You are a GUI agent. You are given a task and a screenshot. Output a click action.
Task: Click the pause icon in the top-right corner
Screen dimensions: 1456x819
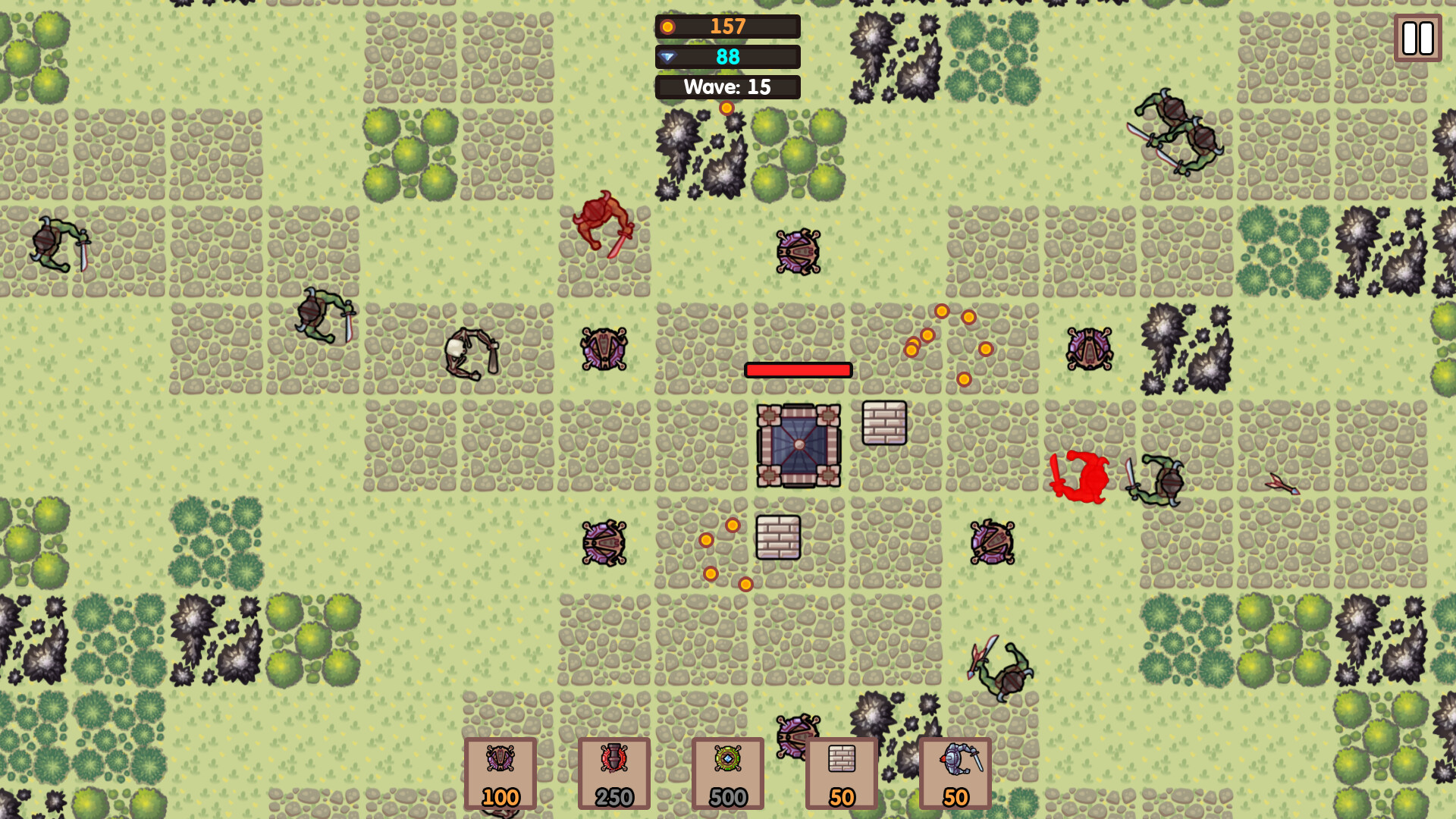click(x=1417, y=39)
